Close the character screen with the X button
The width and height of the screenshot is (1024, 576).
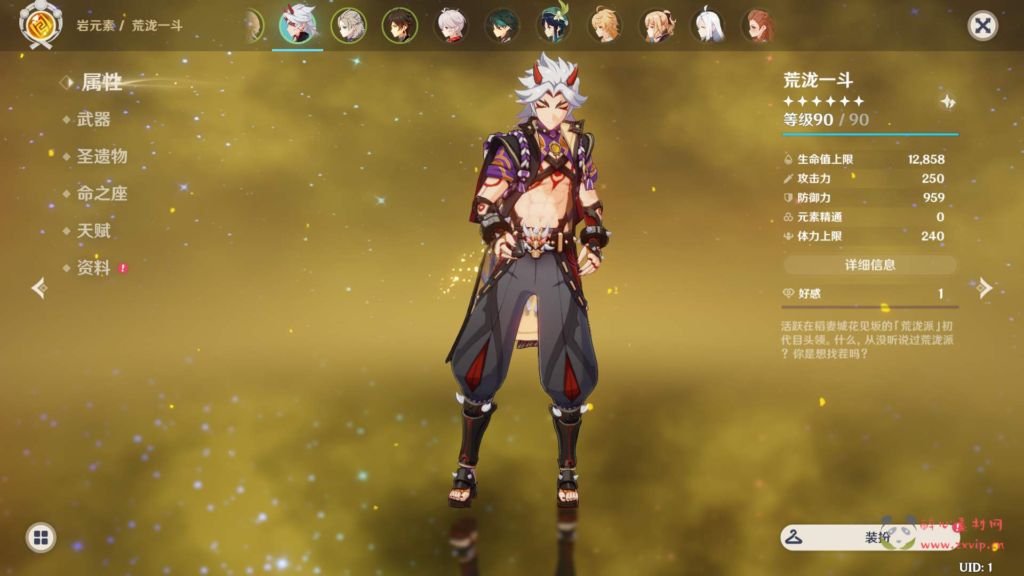(983, 26)
